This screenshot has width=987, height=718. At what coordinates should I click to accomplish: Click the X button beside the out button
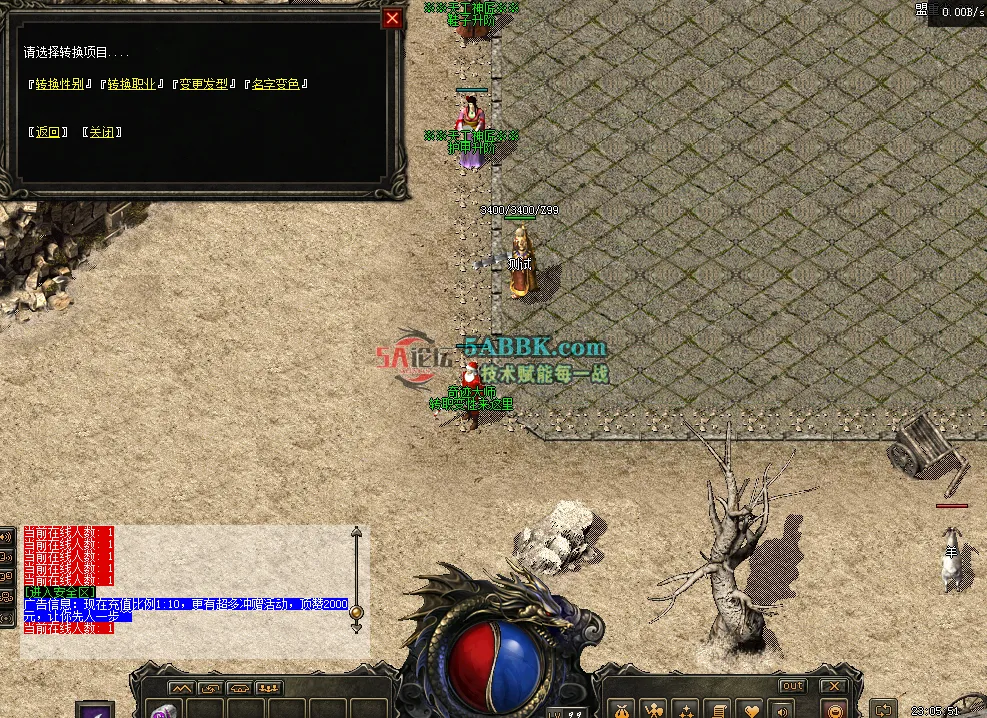pyautogui.click(x=833, y=686)
